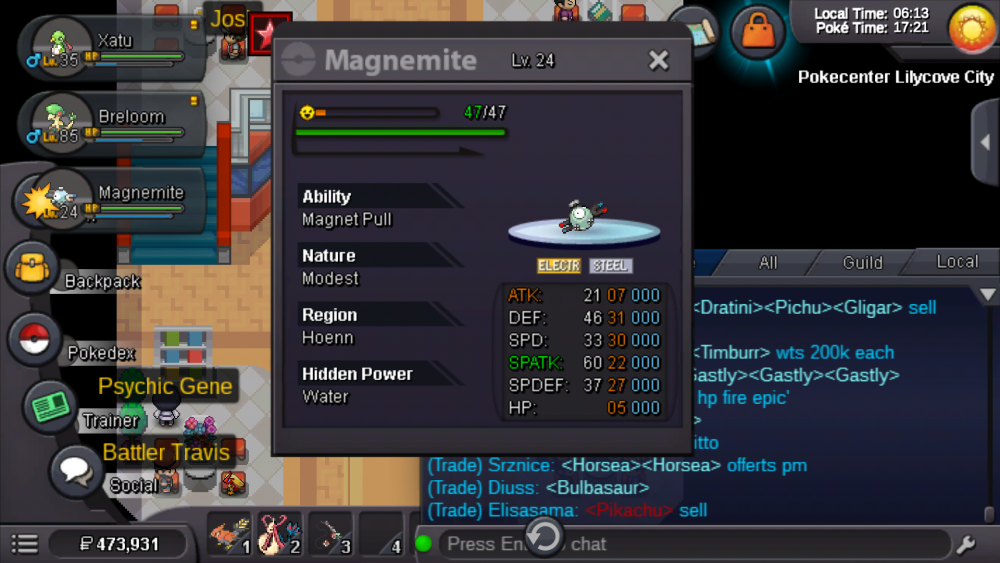Open the orange shopping bag icon
The image size is (1000, 563).
[x=757, y=32]
